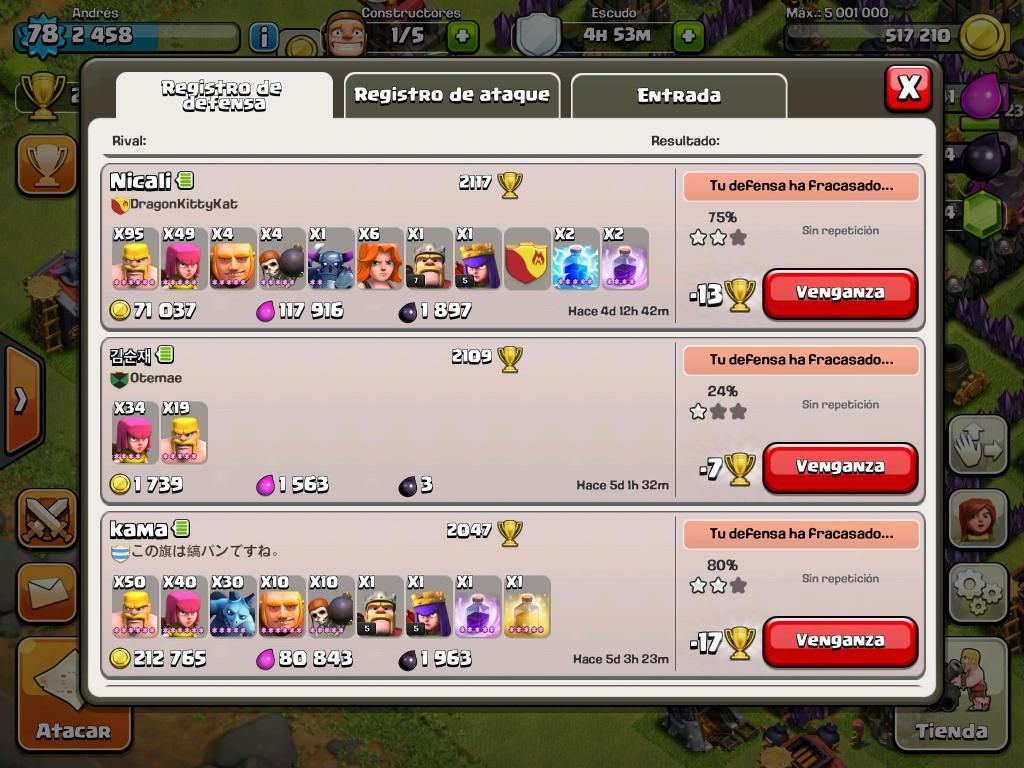
Task: Open the Entrada tab
Action: point(679,96)
